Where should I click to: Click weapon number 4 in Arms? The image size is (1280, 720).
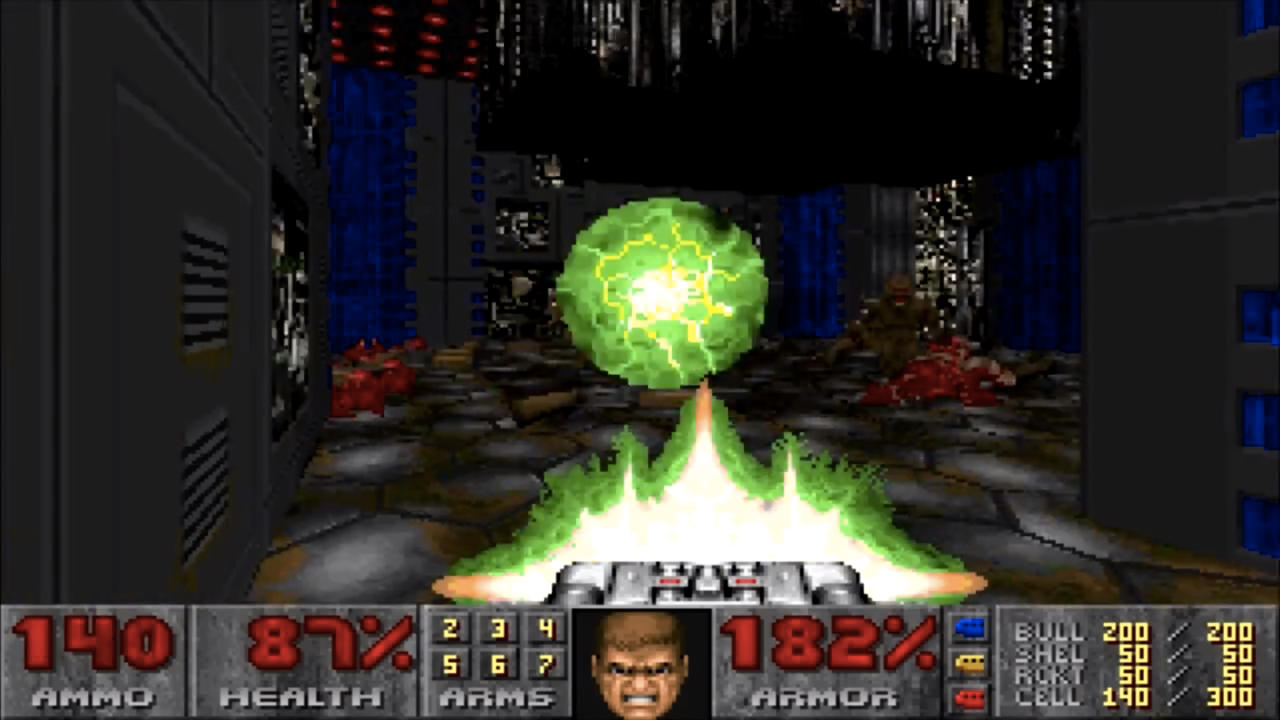pyautogui.click(x=545, y=630)
